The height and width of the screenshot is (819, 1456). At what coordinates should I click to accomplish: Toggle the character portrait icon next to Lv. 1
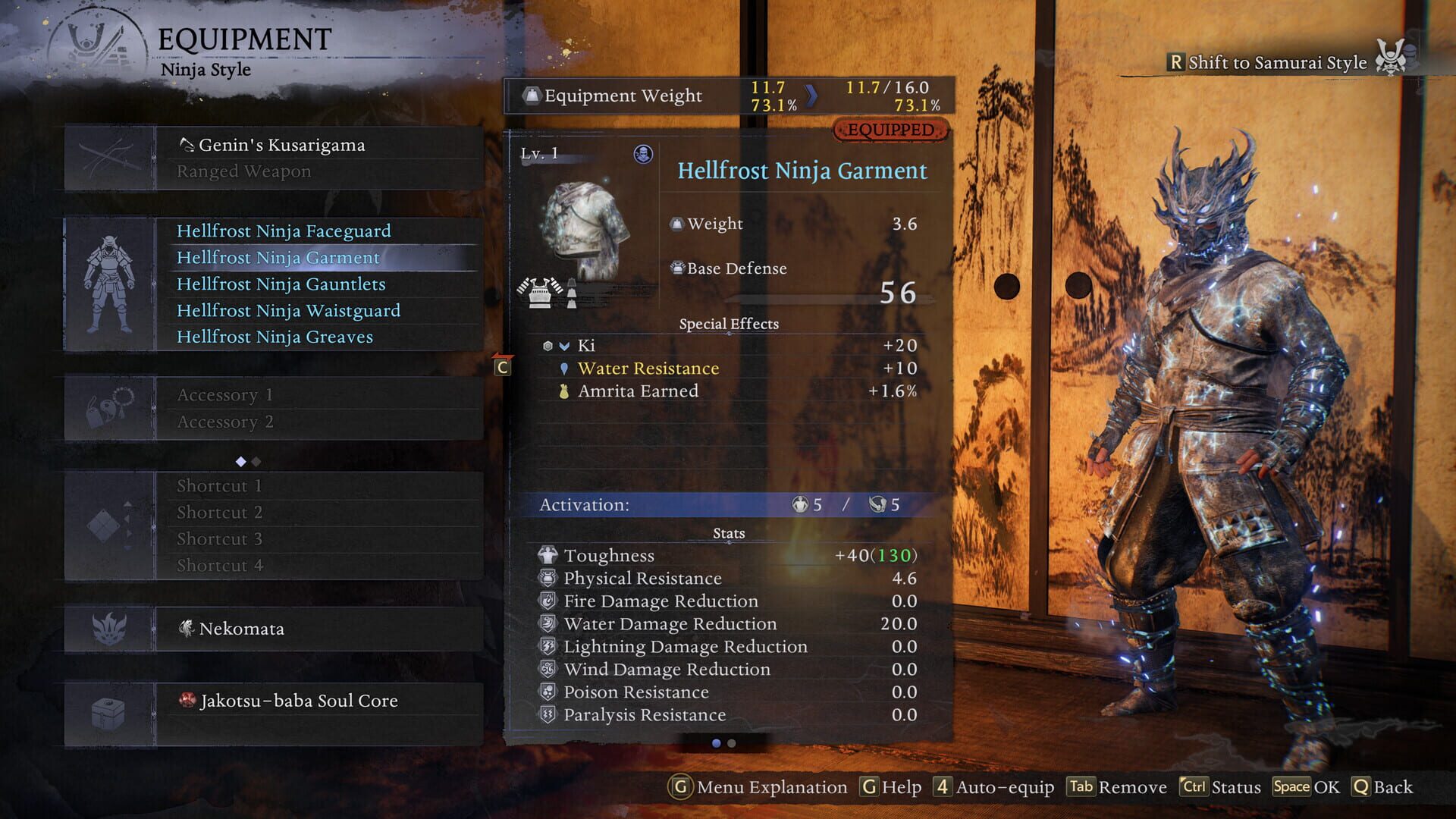(642, 152)
